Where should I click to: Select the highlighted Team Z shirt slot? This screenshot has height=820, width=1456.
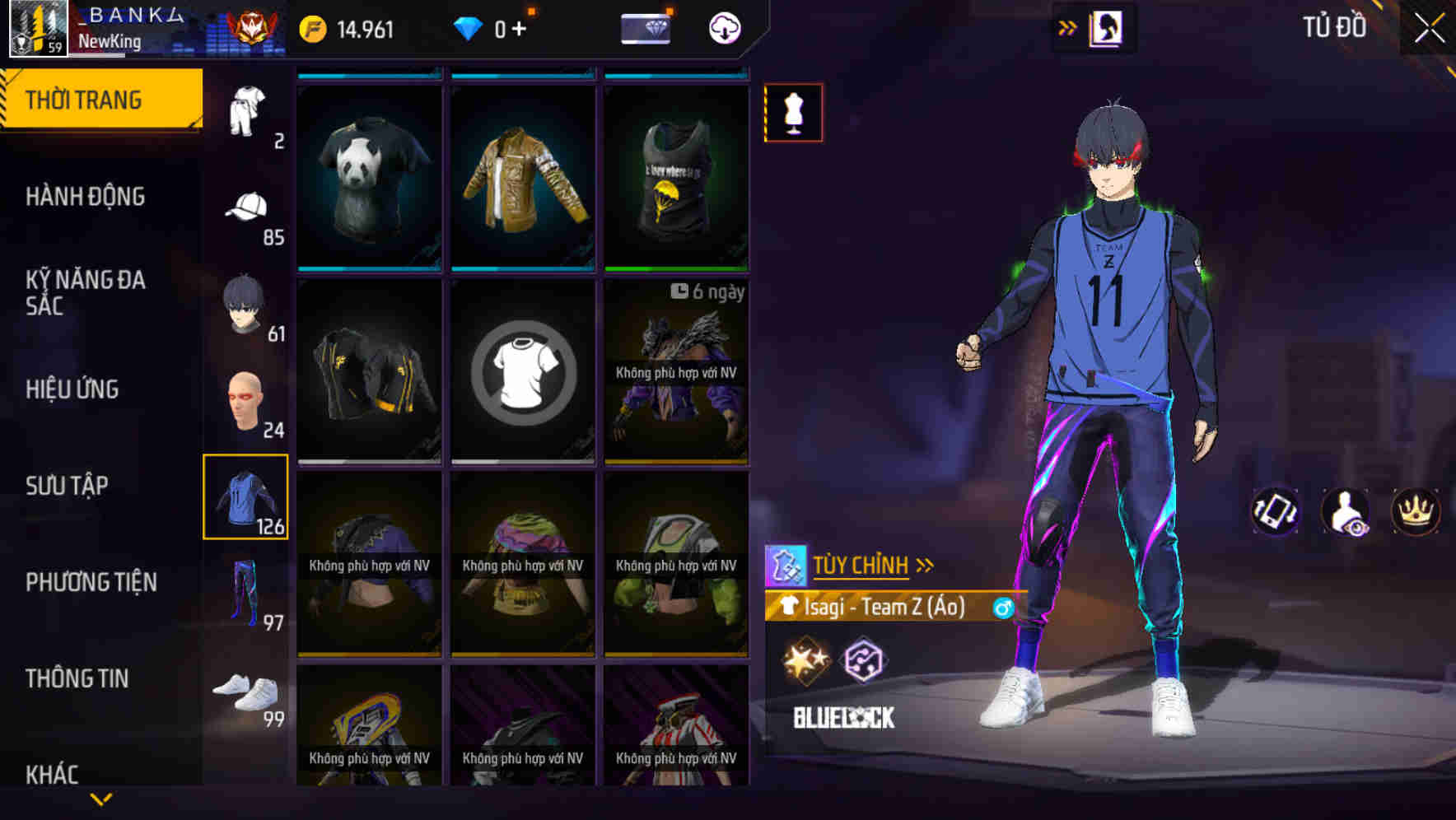tap(245, 497)
